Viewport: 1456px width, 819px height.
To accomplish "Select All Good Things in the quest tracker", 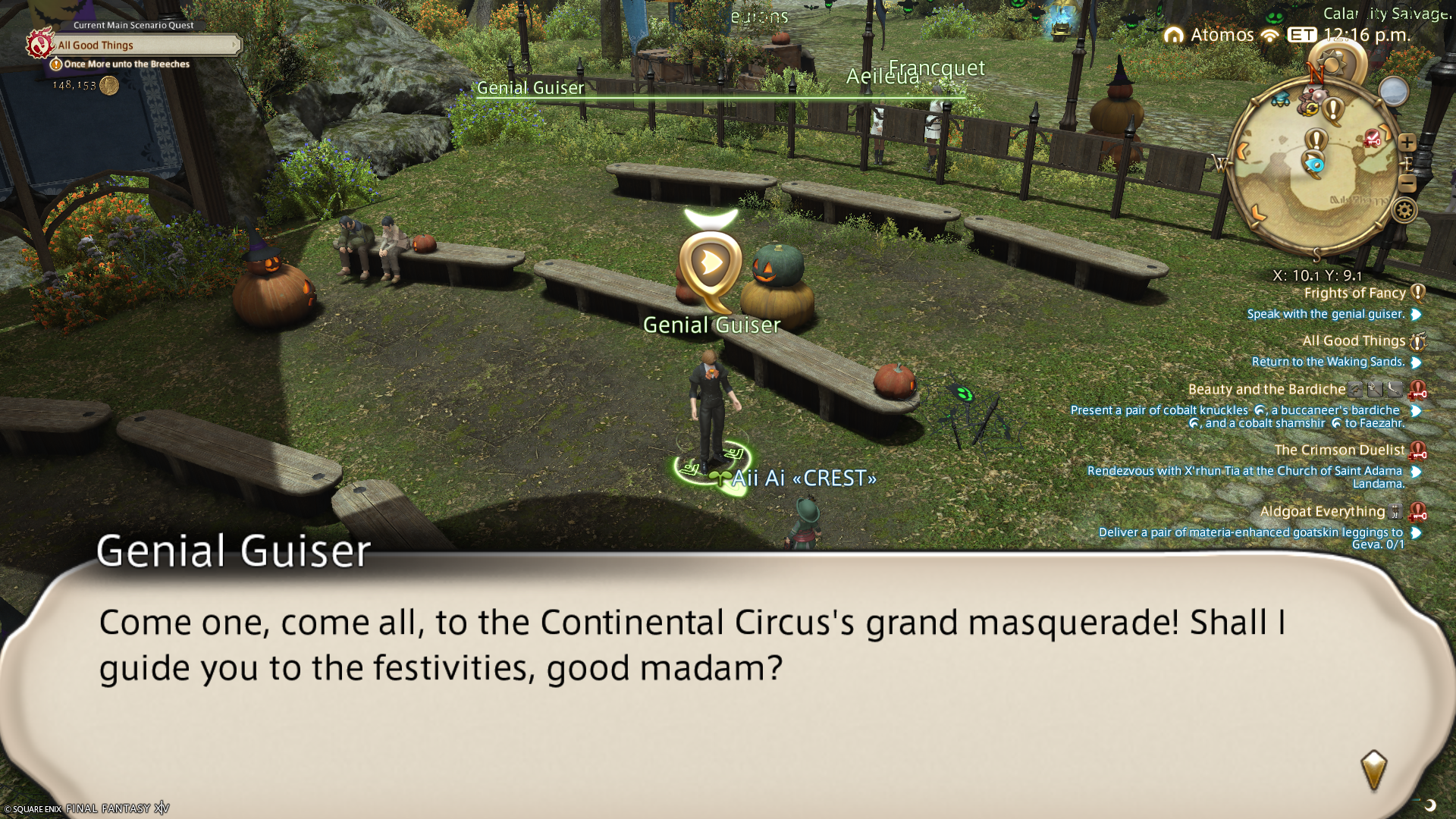I will 1354,341.
